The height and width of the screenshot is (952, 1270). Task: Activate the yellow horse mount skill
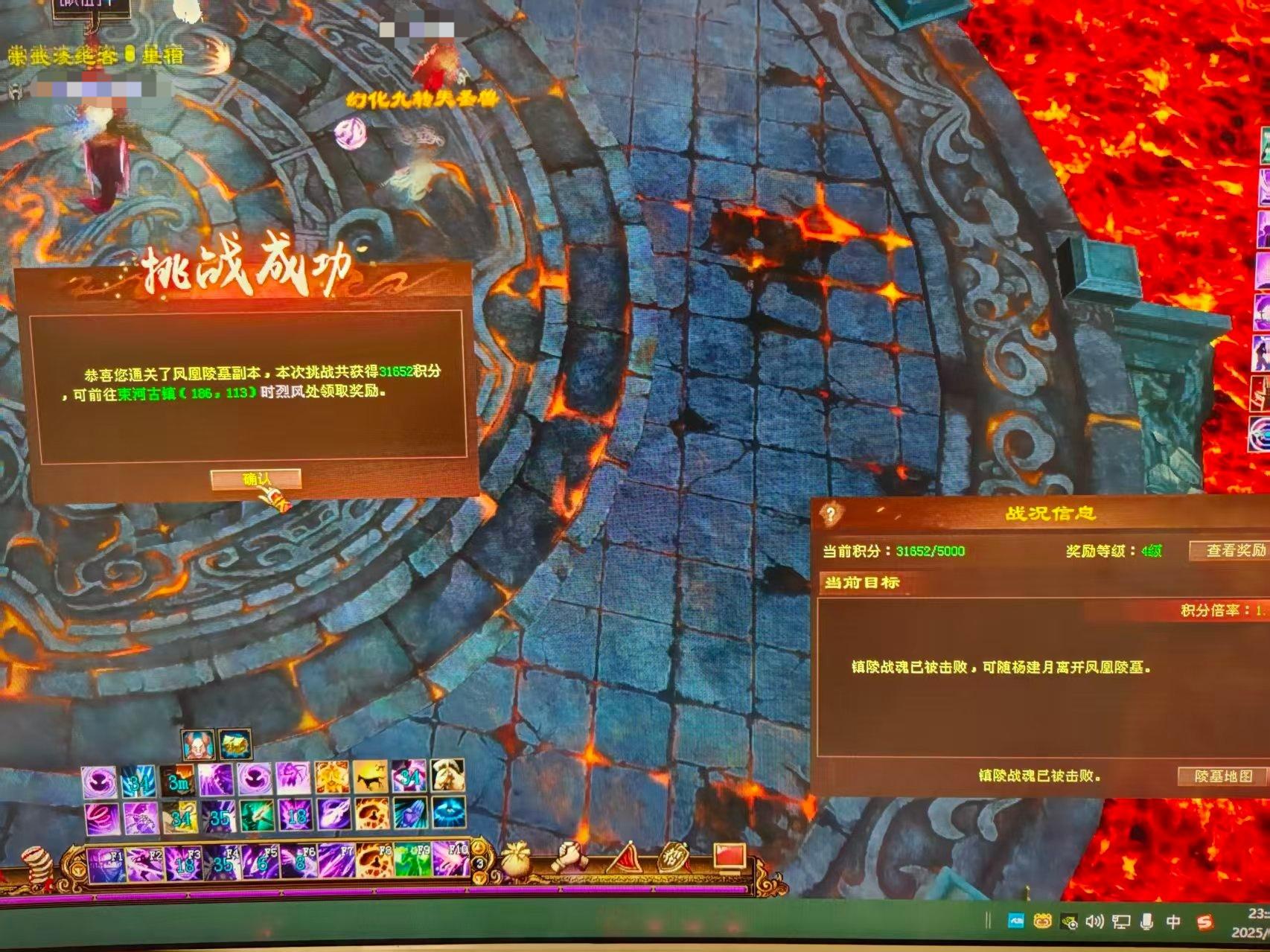pos(370,779)
